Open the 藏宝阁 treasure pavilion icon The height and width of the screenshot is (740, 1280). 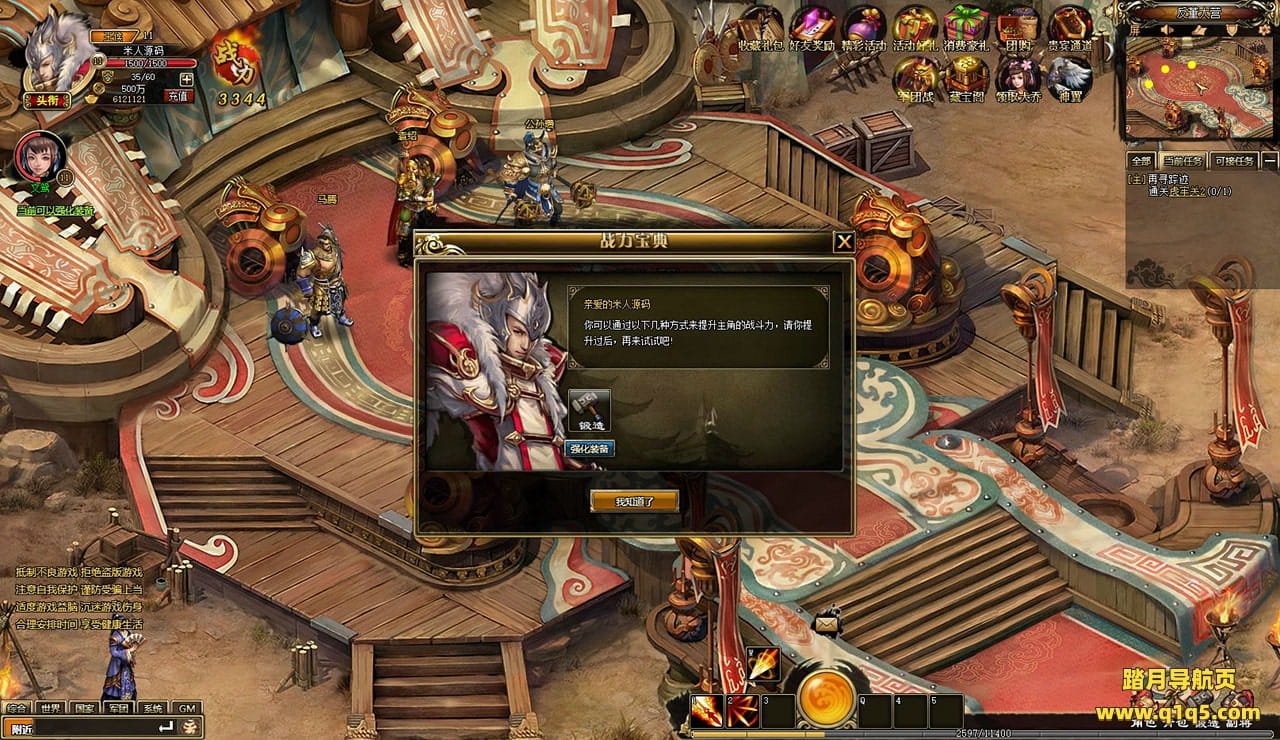(967, 77)
